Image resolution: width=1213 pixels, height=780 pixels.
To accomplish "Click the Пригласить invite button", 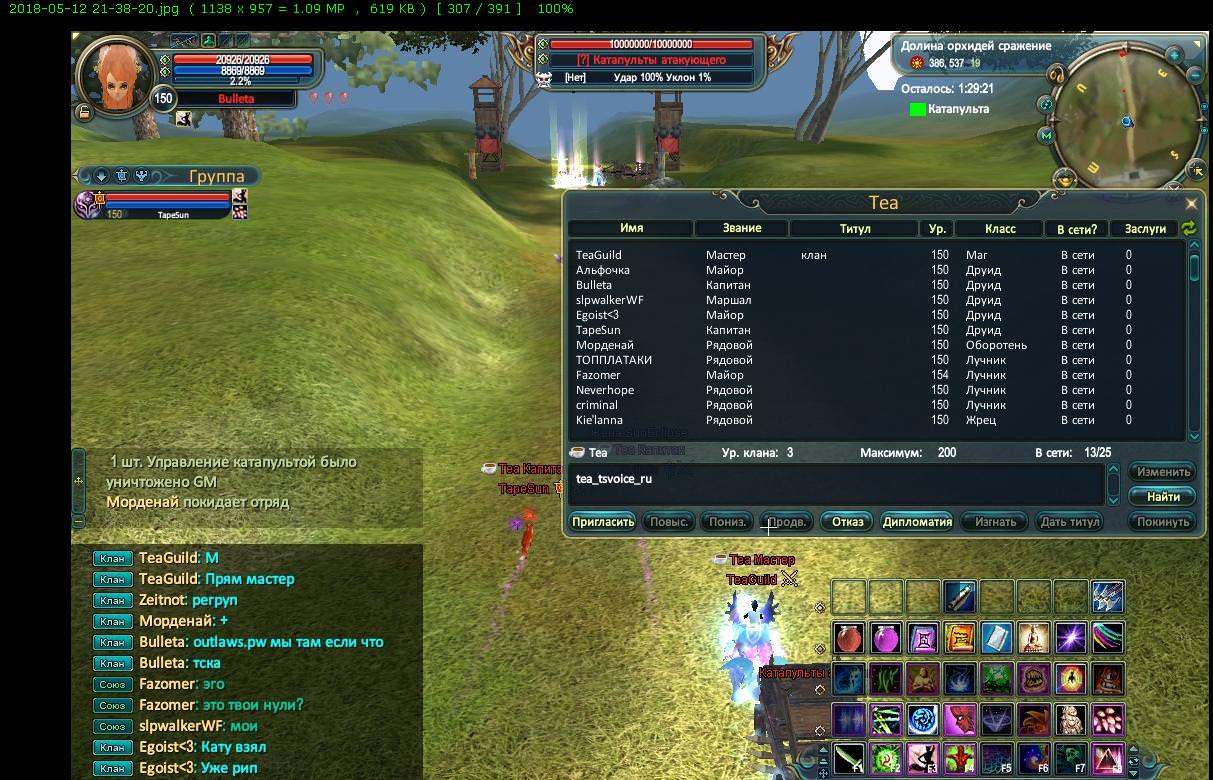I will coord(603,522).
